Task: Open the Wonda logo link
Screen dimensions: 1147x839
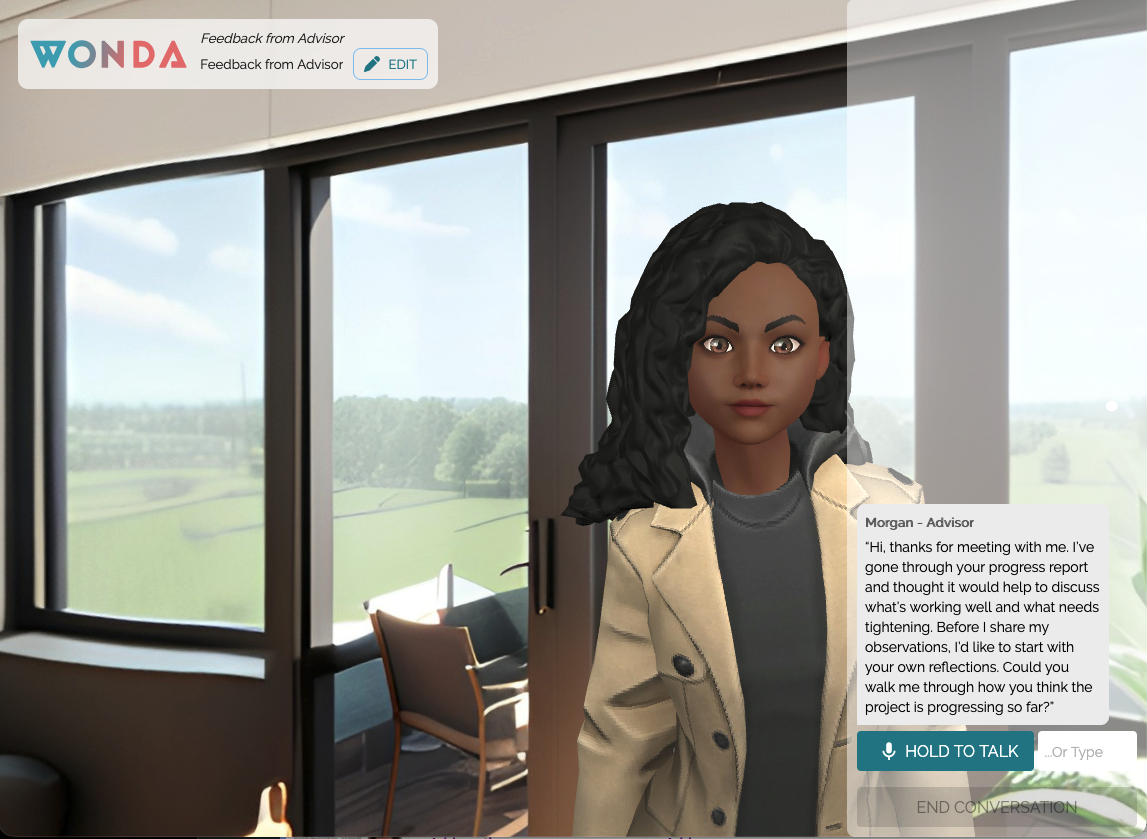Action: [108, 54]
